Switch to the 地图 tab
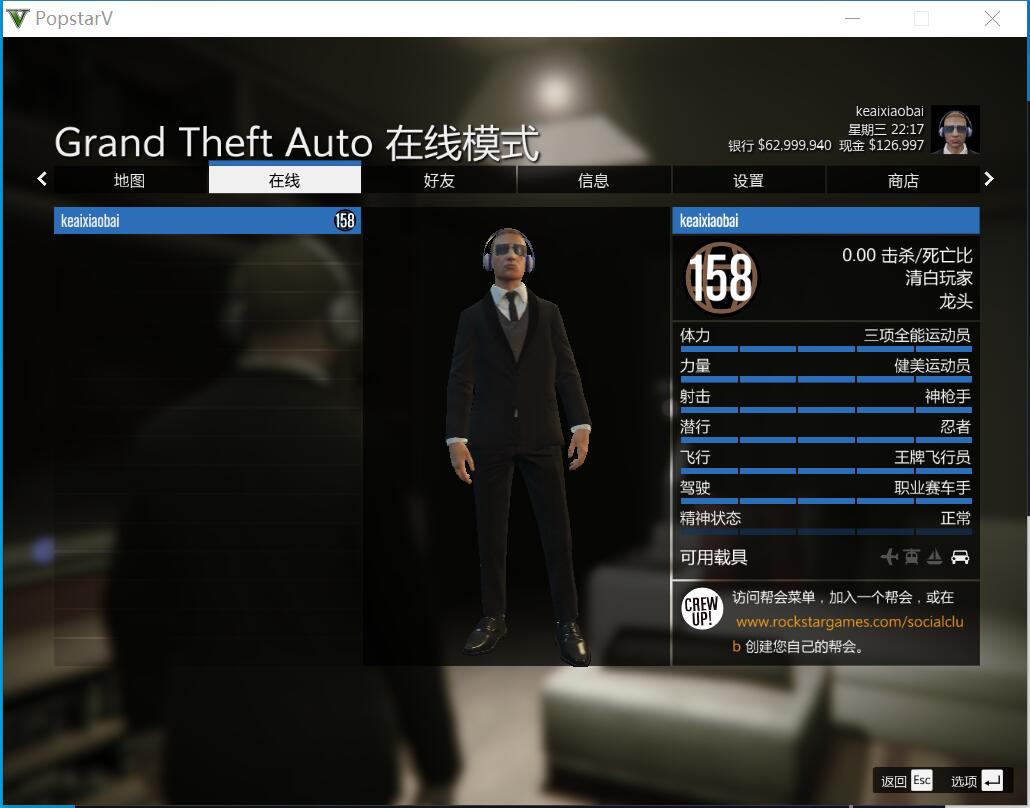This screenshot has width=1030, height=808. [130, 180]
